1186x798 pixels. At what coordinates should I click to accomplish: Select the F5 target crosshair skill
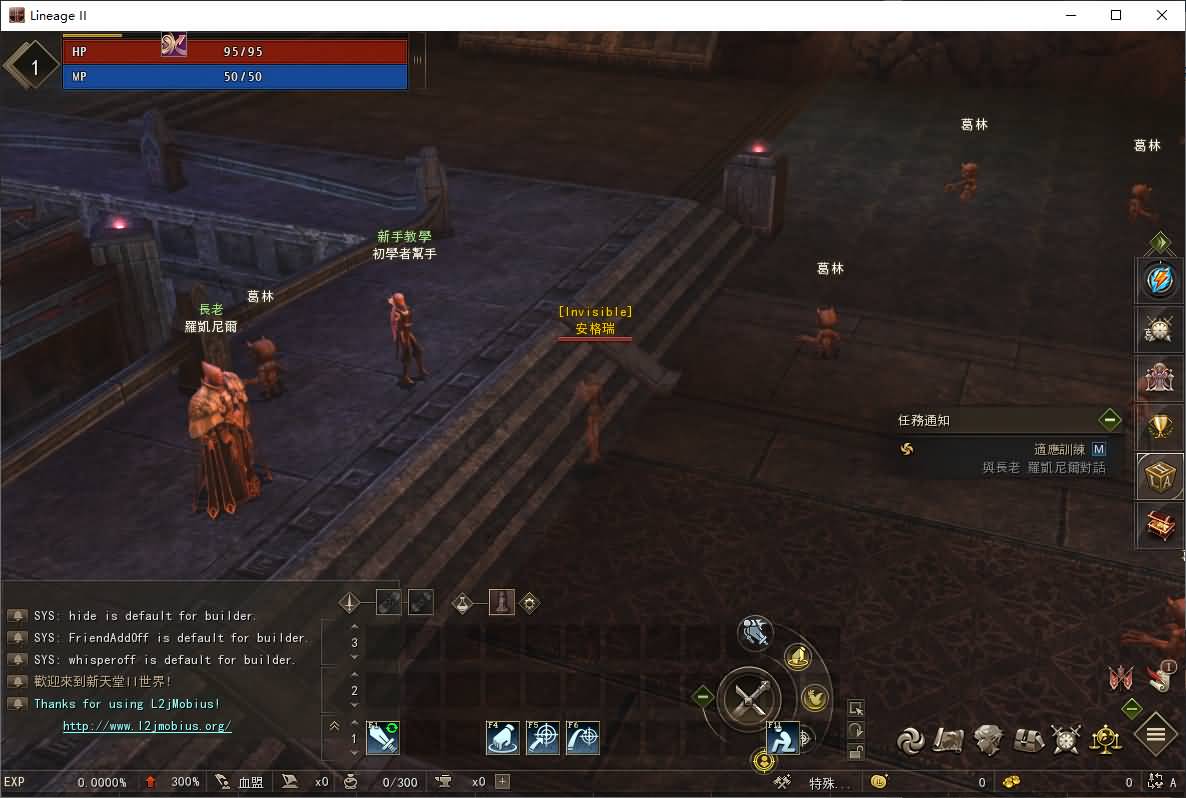pos(543,738)
